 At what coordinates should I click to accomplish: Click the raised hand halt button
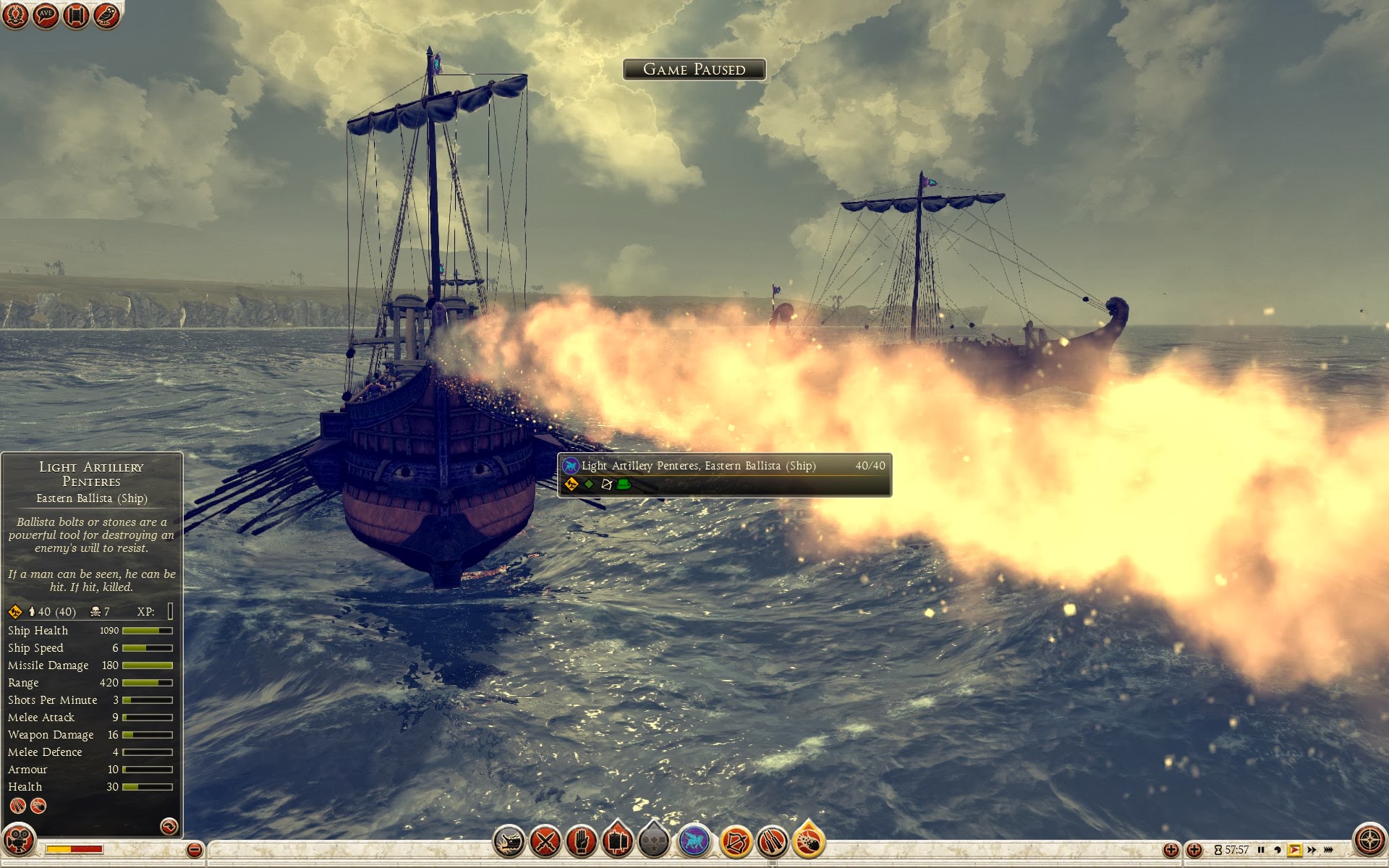click(x=582, y=842)
